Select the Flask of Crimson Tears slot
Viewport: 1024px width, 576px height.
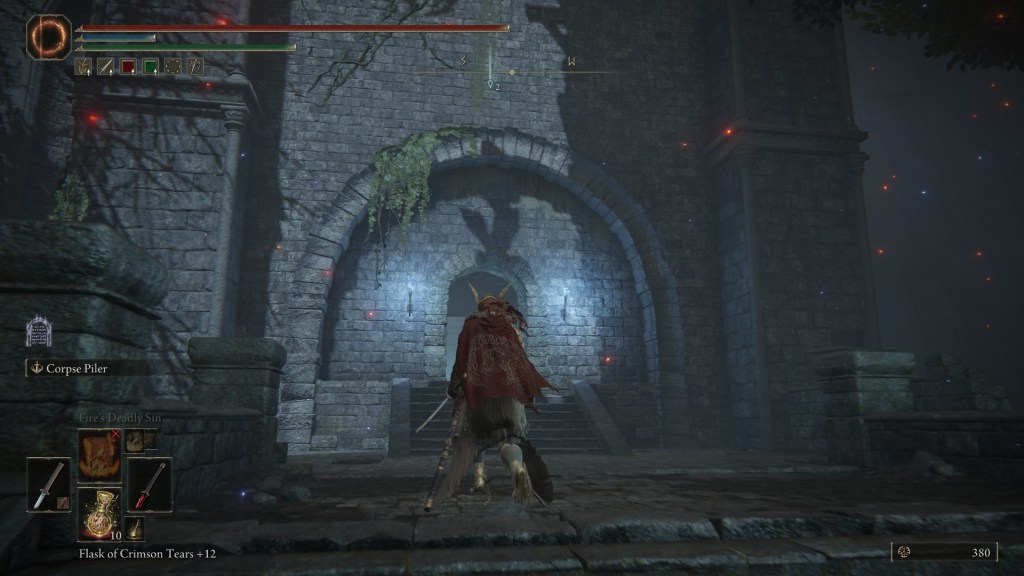coord(100,514)
